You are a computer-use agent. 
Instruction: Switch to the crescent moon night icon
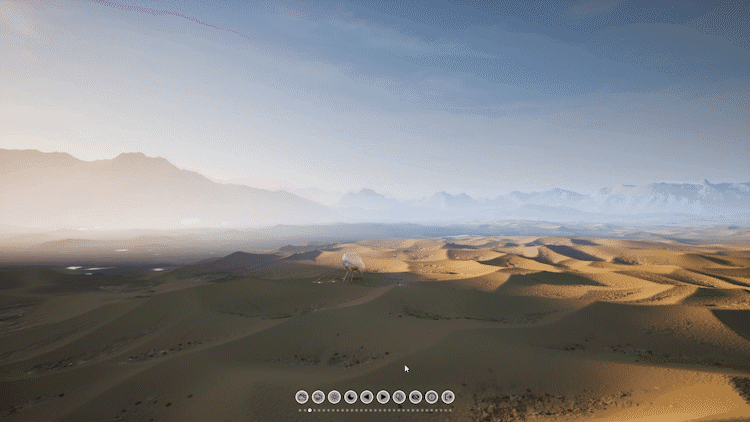click(351, 397)
